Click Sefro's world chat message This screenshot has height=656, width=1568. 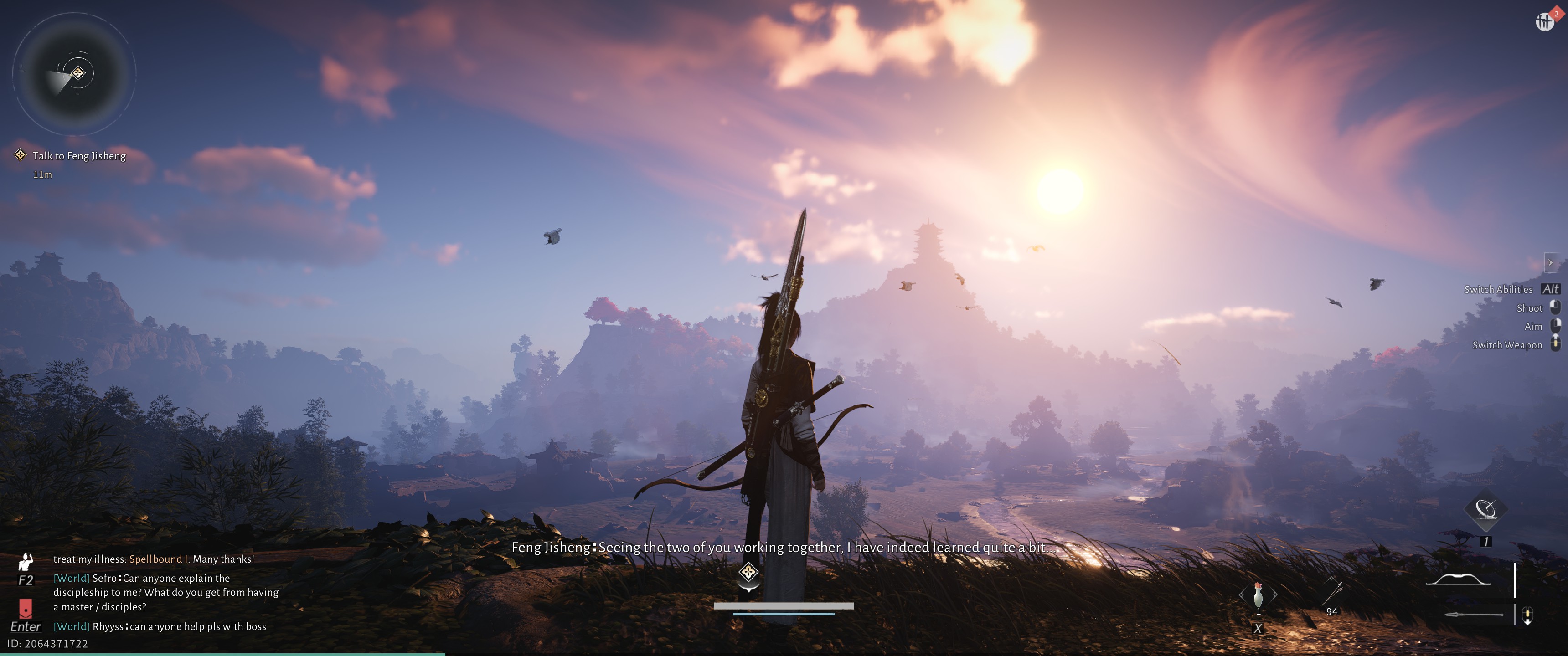165,592
